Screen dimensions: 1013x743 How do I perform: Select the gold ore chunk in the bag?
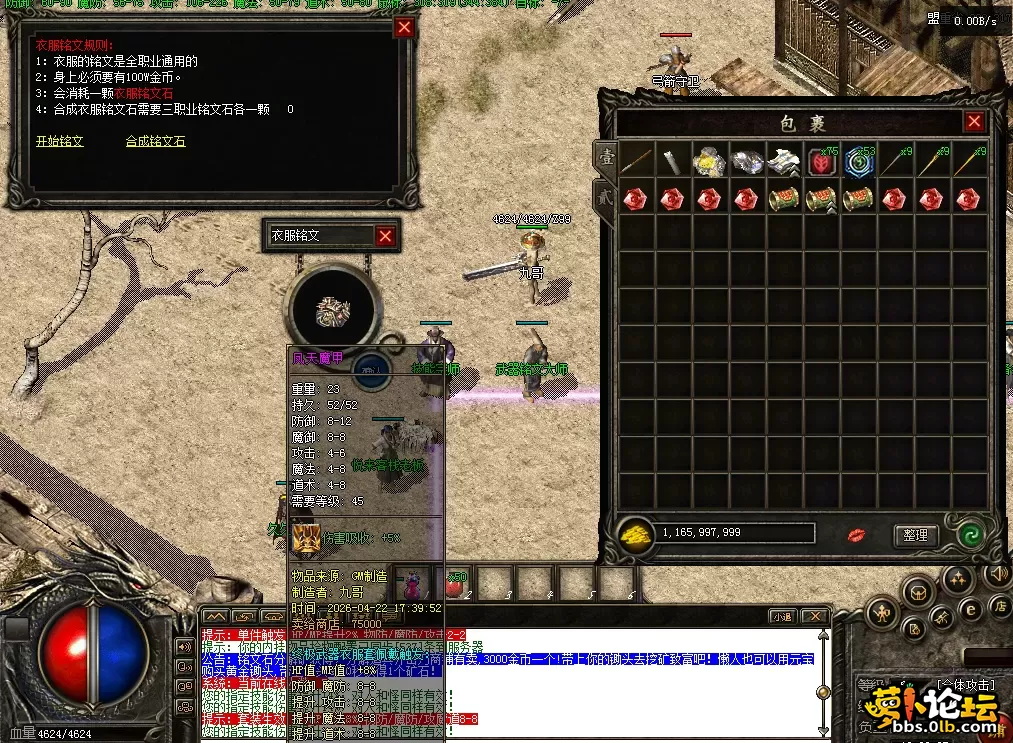[x=708, y=161]
